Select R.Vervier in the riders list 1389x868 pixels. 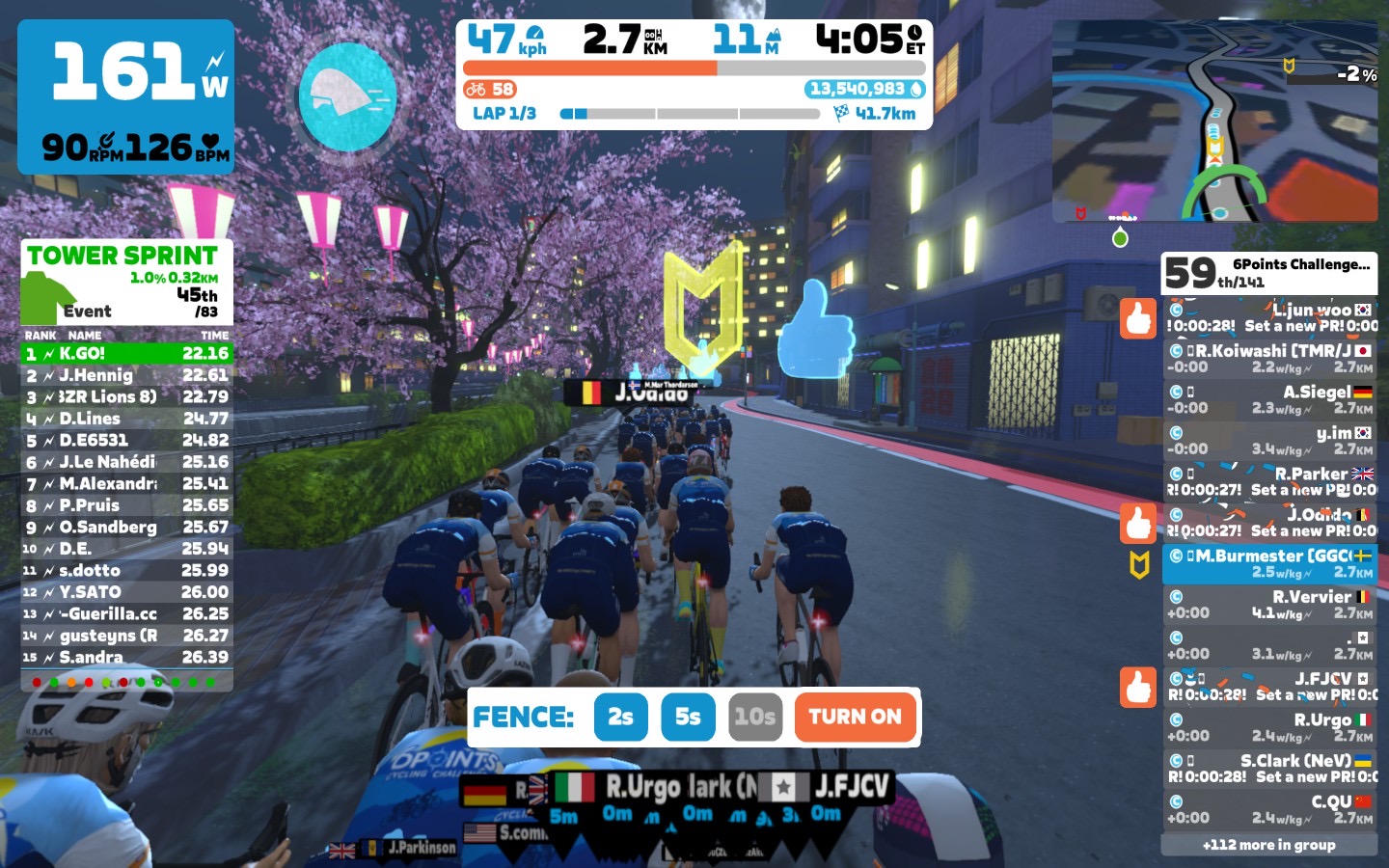point(1269,605)
